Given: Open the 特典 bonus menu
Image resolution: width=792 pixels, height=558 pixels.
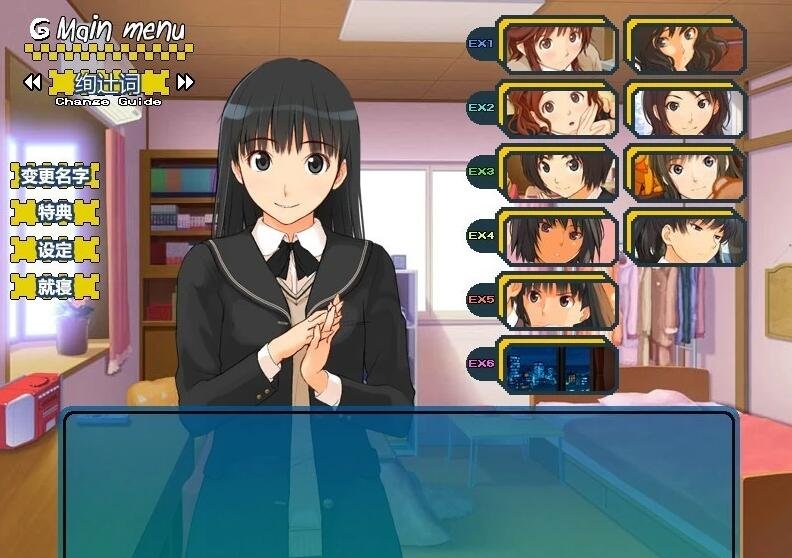Looking at the screenshot, I should [x=55, y=213].
